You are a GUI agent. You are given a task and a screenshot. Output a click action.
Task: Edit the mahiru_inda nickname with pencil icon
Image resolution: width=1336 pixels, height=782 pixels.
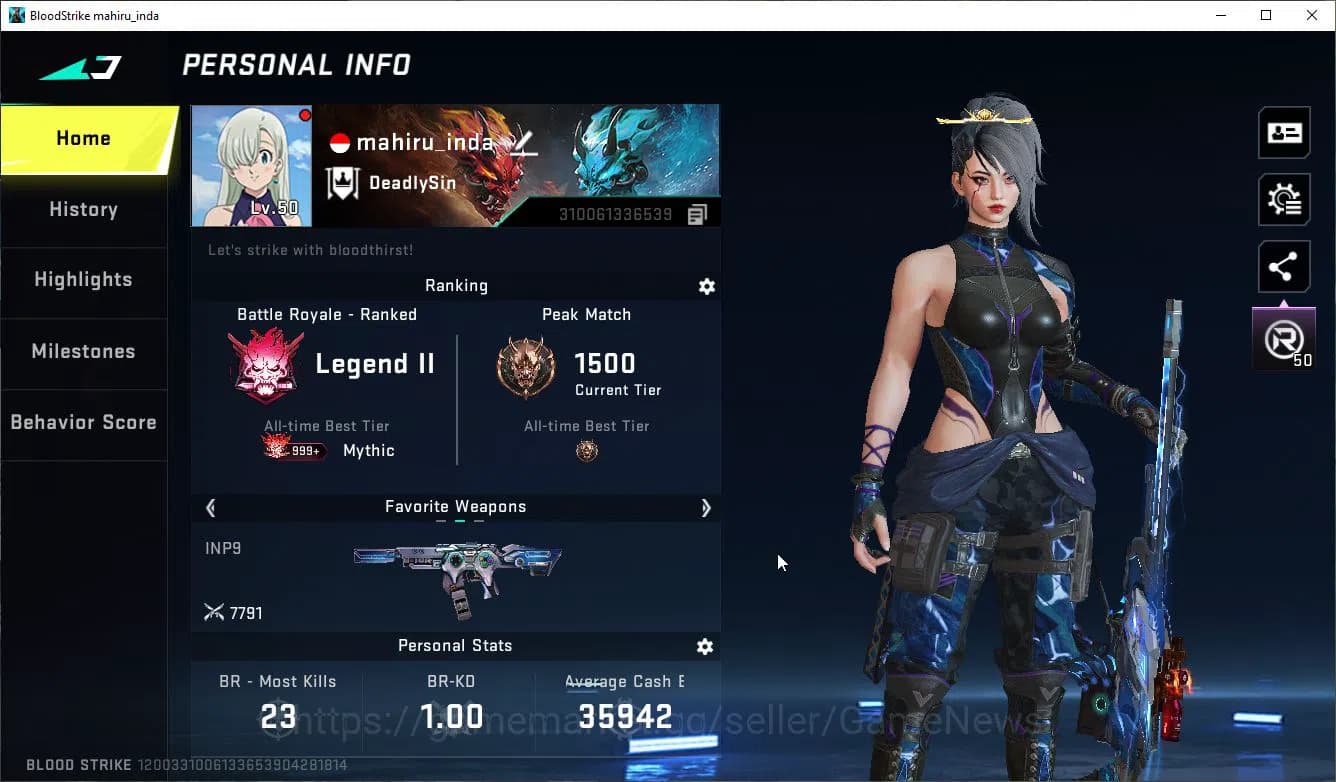coord(524,144)
